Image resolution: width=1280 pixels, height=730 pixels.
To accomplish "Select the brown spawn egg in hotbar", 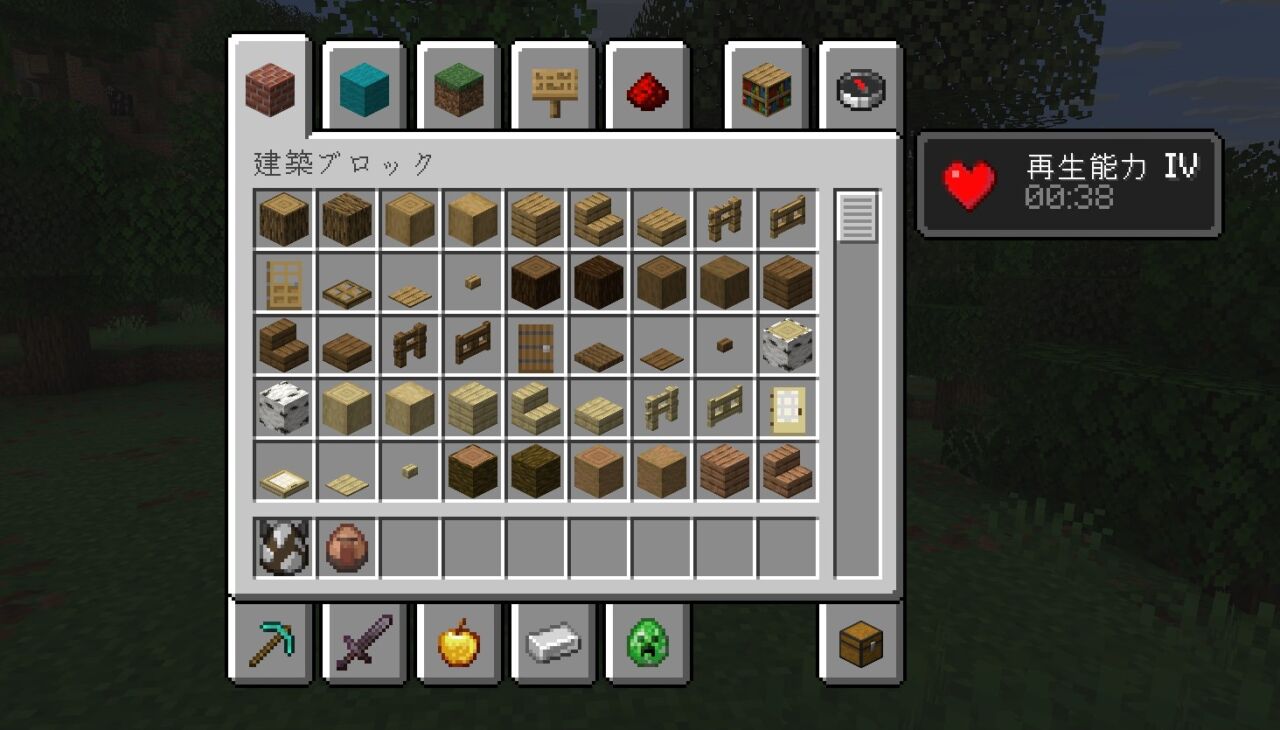I will coord(347,548).
